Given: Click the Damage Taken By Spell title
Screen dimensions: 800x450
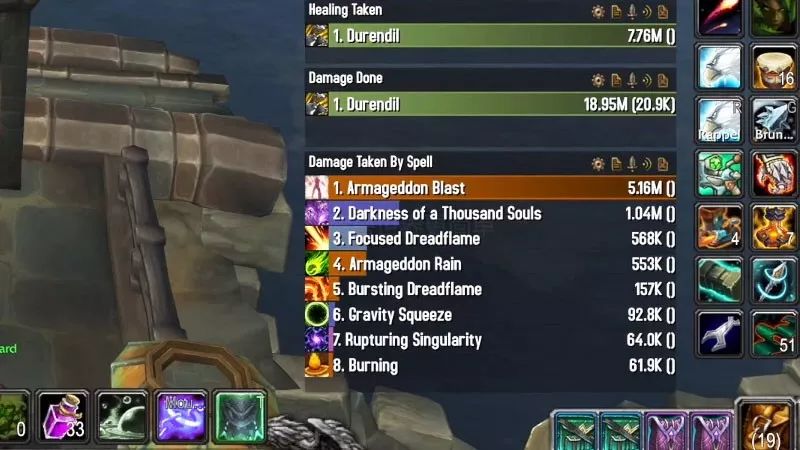Looking at the screenshot, I should pyautogui.click(x=370, y=162).
